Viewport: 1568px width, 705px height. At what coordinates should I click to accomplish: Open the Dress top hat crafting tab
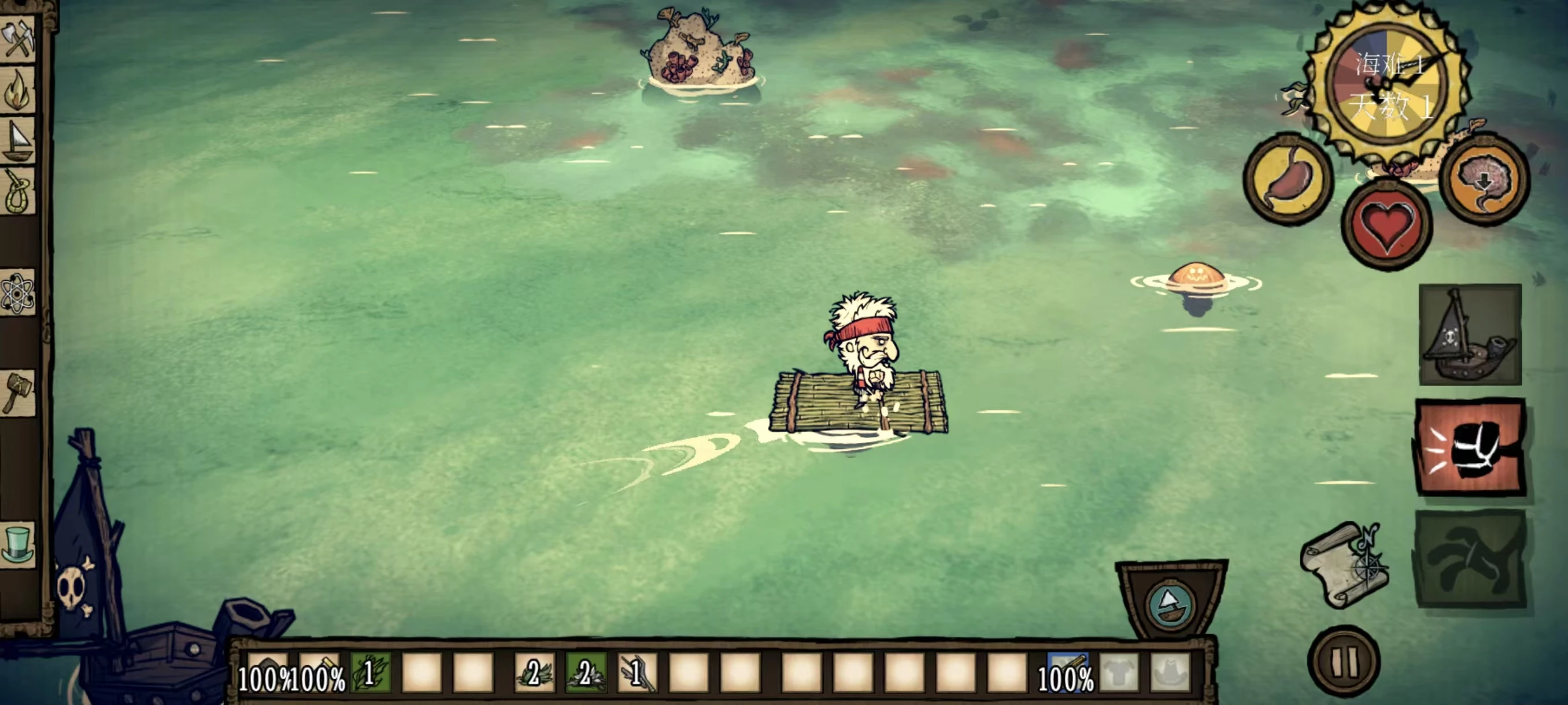(19, 543)
